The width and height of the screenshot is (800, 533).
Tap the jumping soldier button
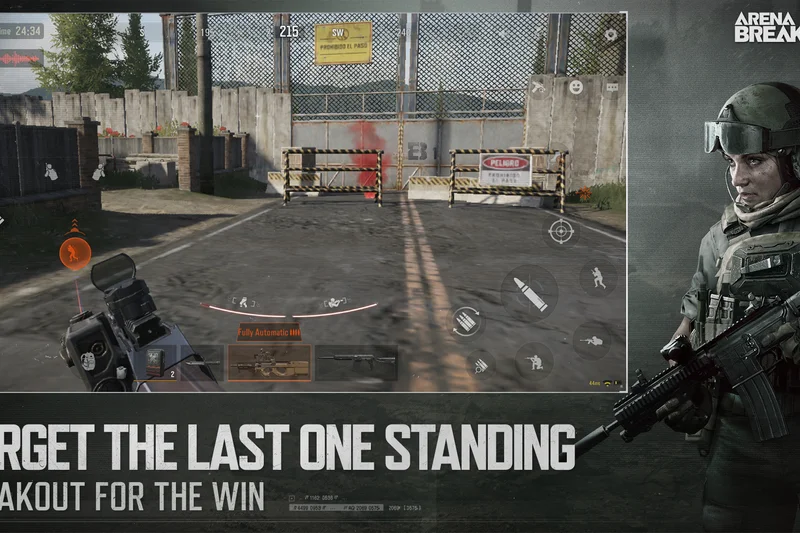click(x=598, y=279)
